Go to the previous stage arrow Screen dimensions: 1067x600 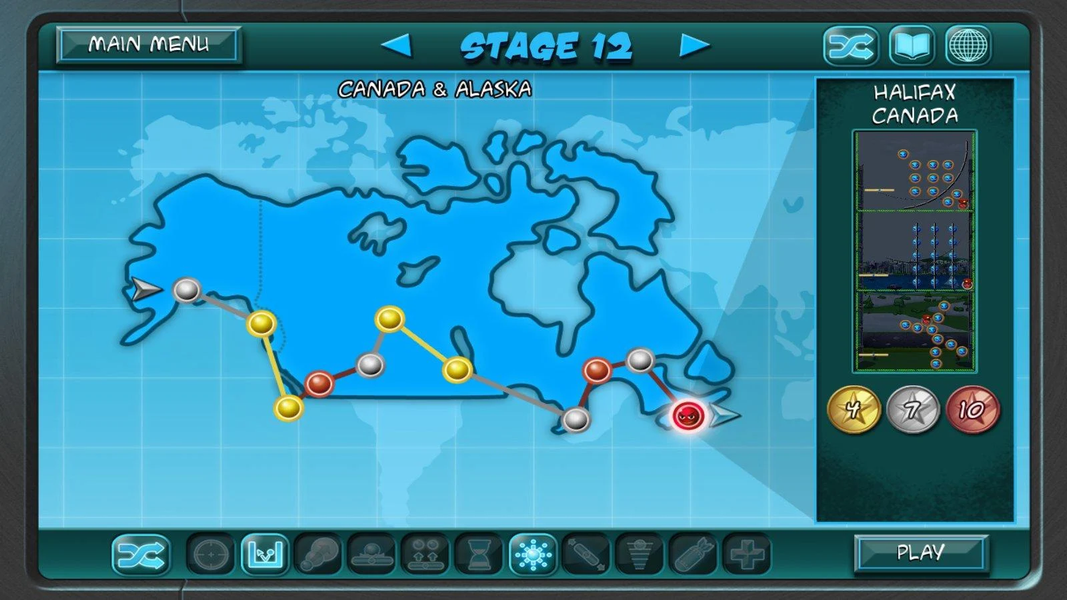pyautogui.click(x=396, y=46)
